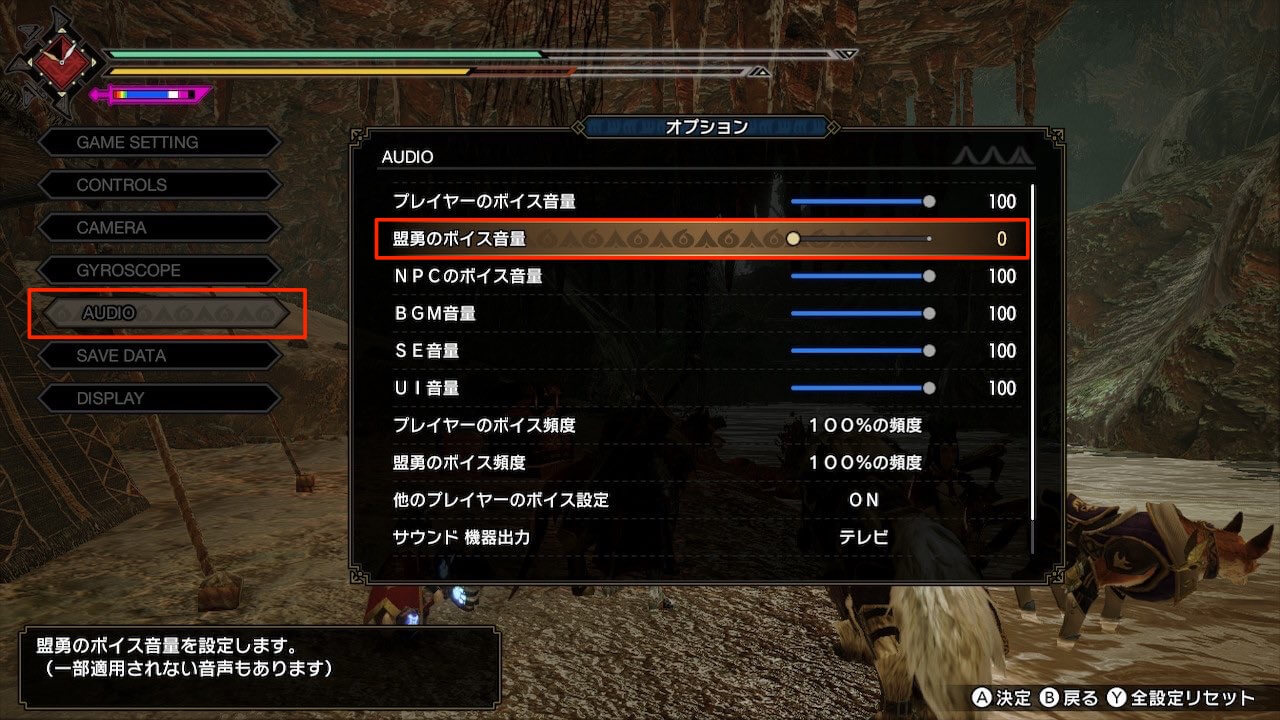Open the GAME SETTING category
The height and width of the screenshot is (720, 1280).
click(158, 143)
